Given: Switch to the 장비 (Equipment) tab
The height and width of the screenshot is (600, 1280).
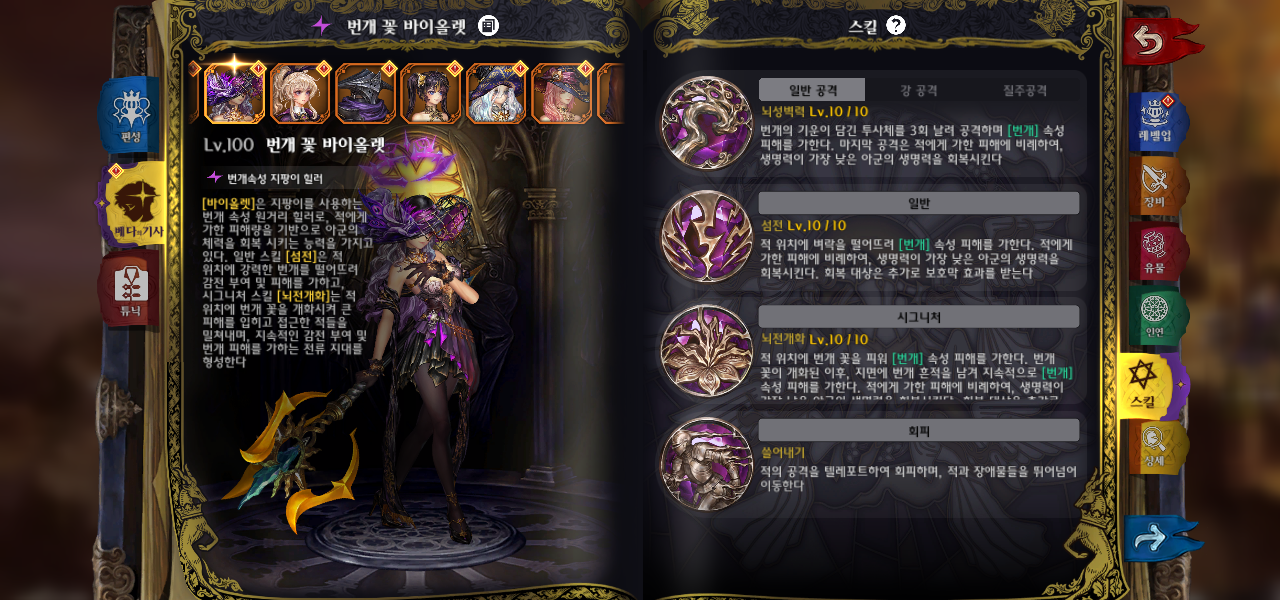Looking at the screenshot, I should click(x=1155, y=186).
